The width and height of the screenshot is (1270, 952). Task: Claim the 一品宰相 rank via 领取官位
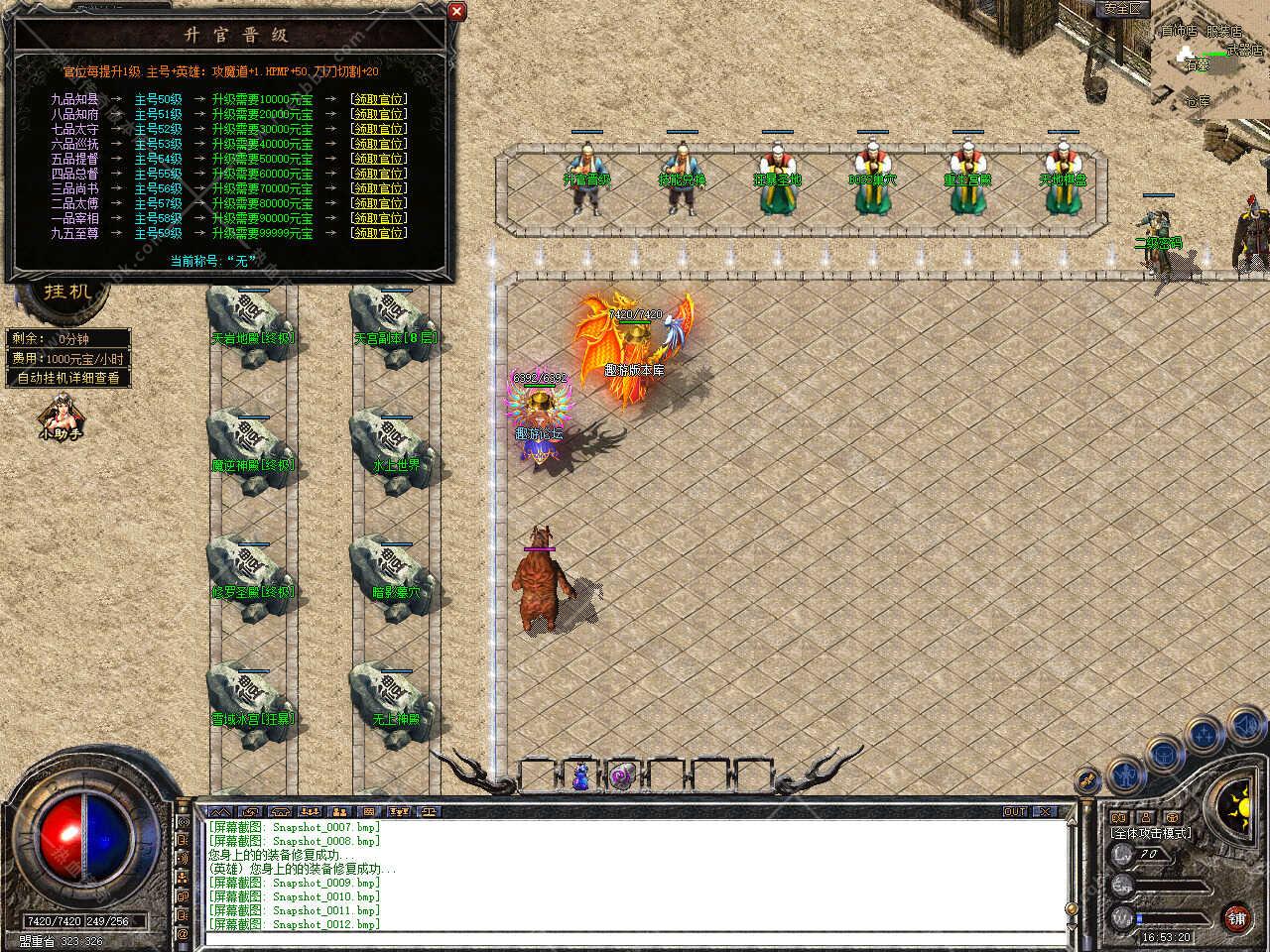pyautogui.click(x=378, y=218)
